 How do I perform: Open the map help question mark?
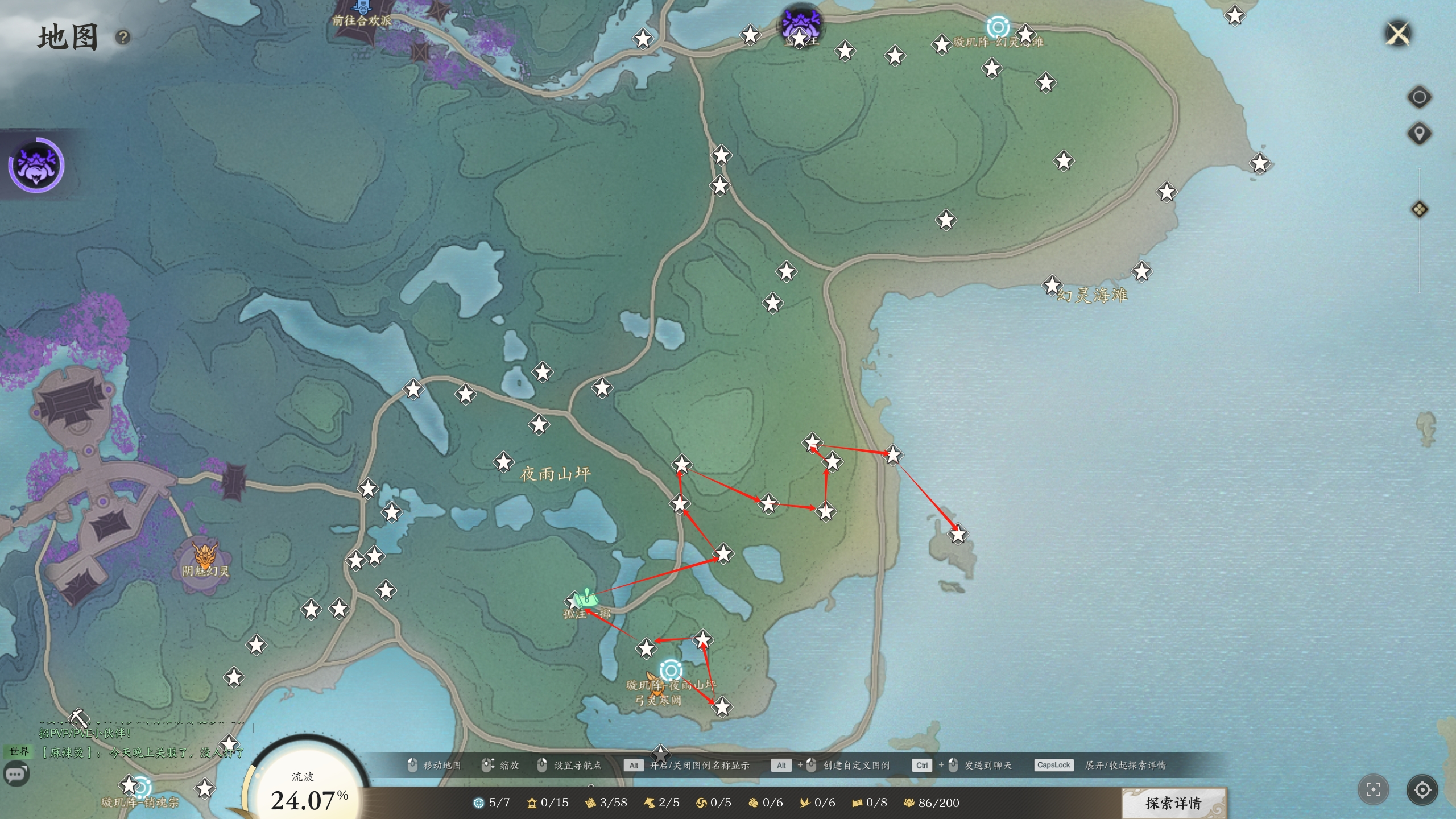123,38
